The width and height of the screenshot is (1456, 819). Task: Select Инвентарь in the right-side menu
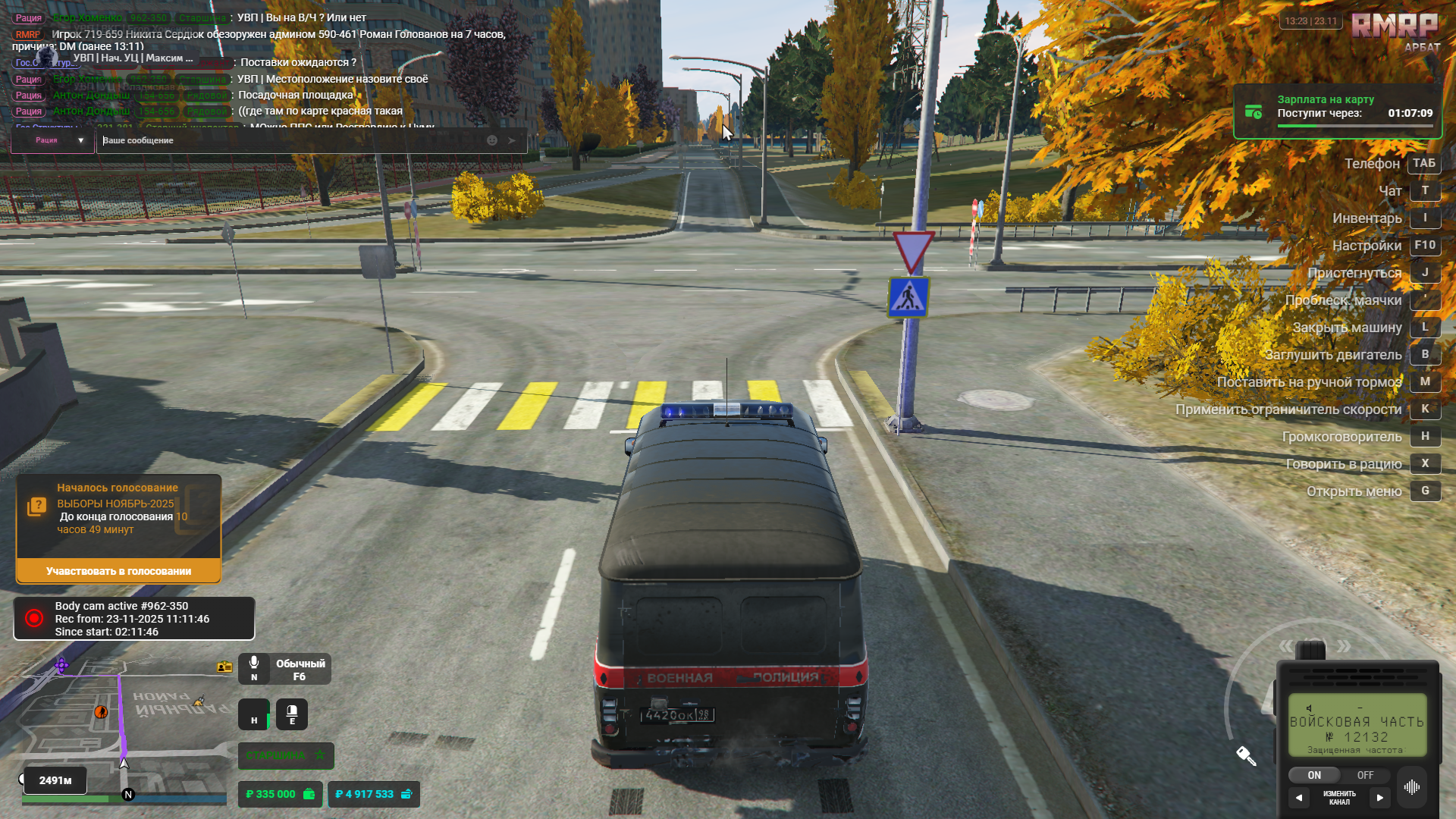[x=1367, y=218]
